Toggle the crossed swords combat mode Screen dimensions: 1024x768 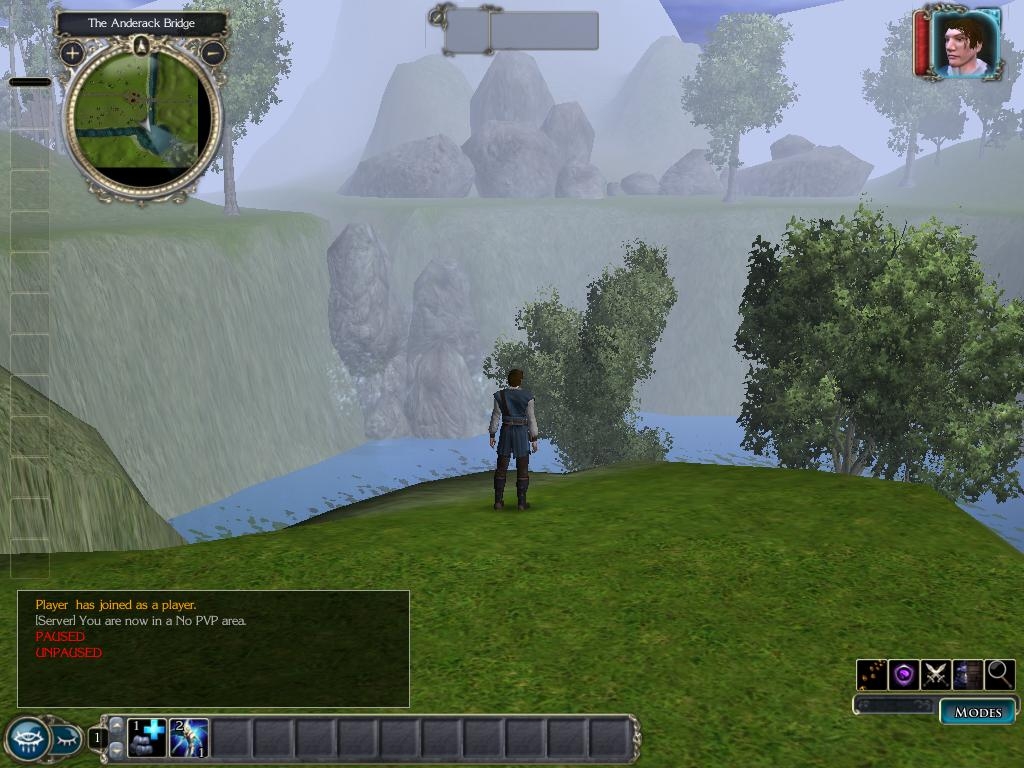(x=936, y=675)
